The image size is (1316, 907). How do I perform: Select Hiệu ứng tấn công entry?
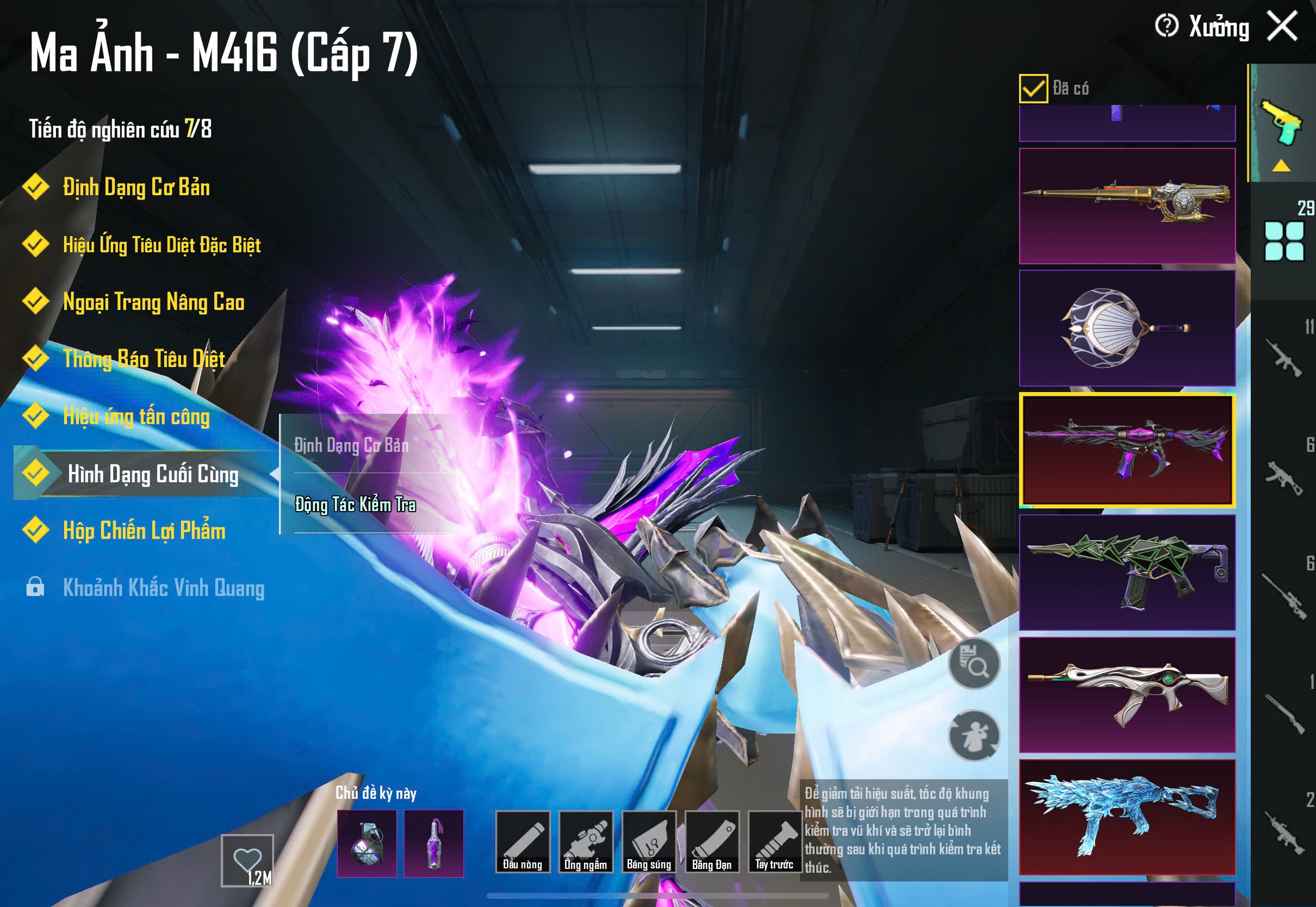pos(136,417)
